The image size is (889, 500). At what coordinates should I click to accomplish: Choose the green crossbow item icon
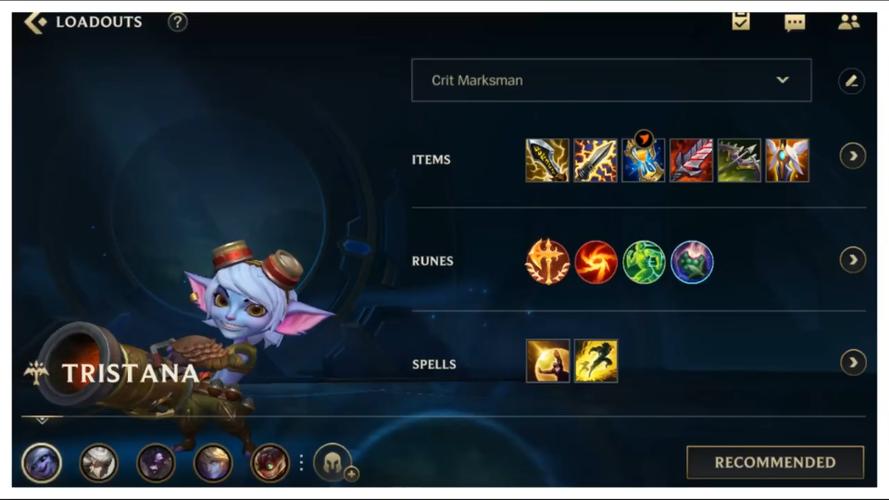tap(739, 160)
